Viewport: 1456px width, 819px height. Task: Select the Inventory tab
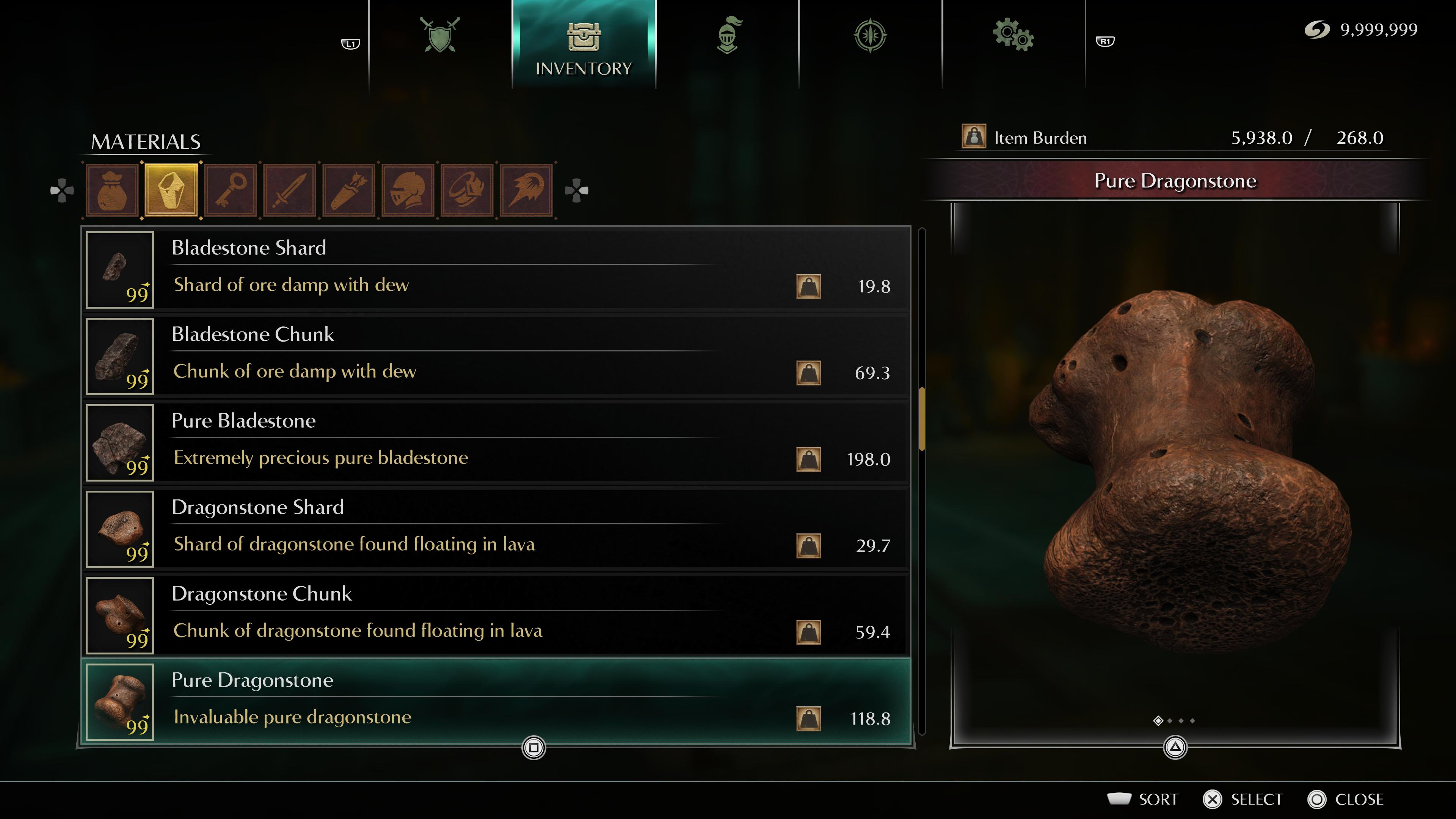[x=583, y=45]
